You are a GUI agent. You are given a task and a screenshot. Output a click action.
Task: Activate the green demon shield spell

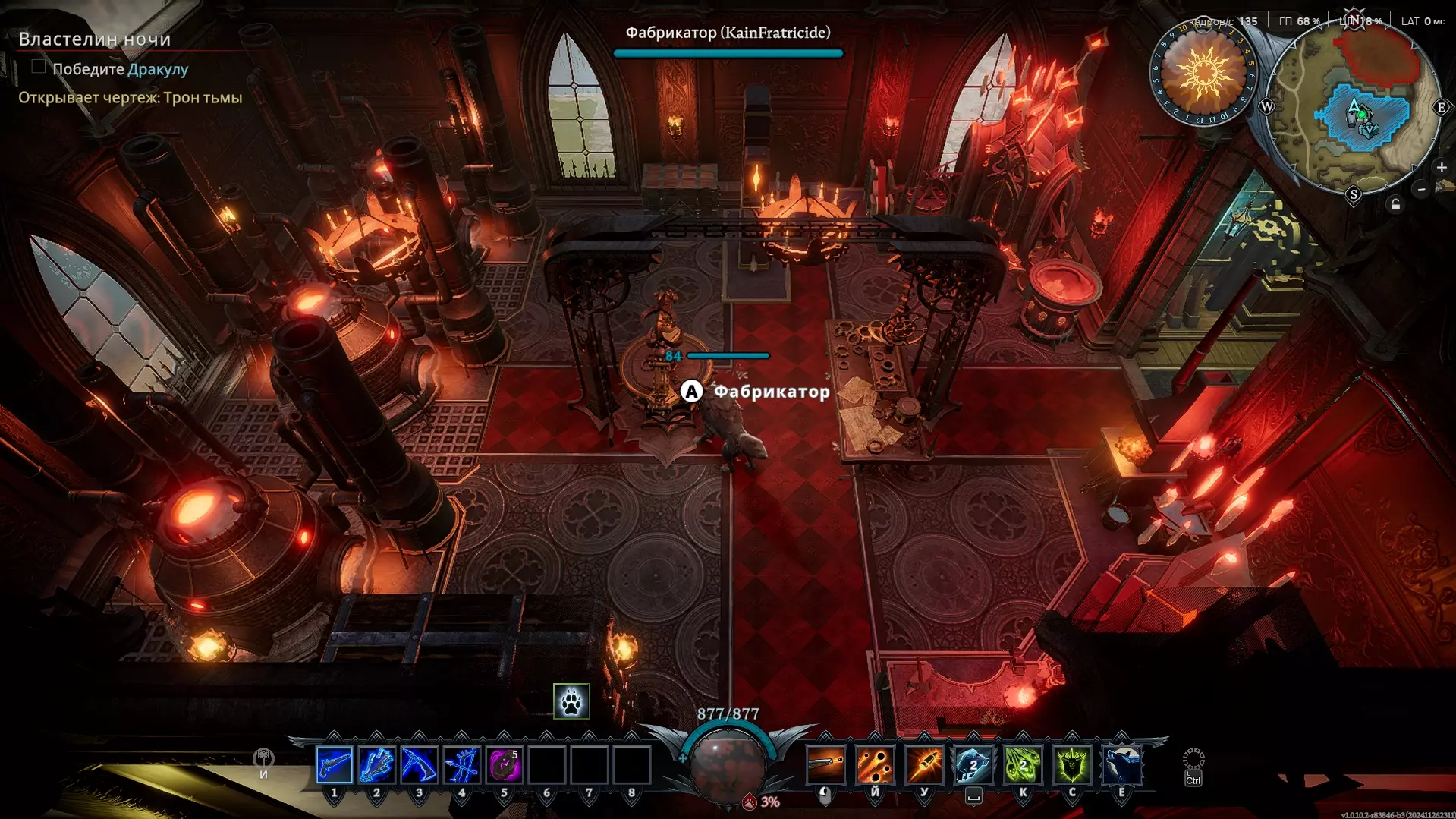tap(1072, 764)
